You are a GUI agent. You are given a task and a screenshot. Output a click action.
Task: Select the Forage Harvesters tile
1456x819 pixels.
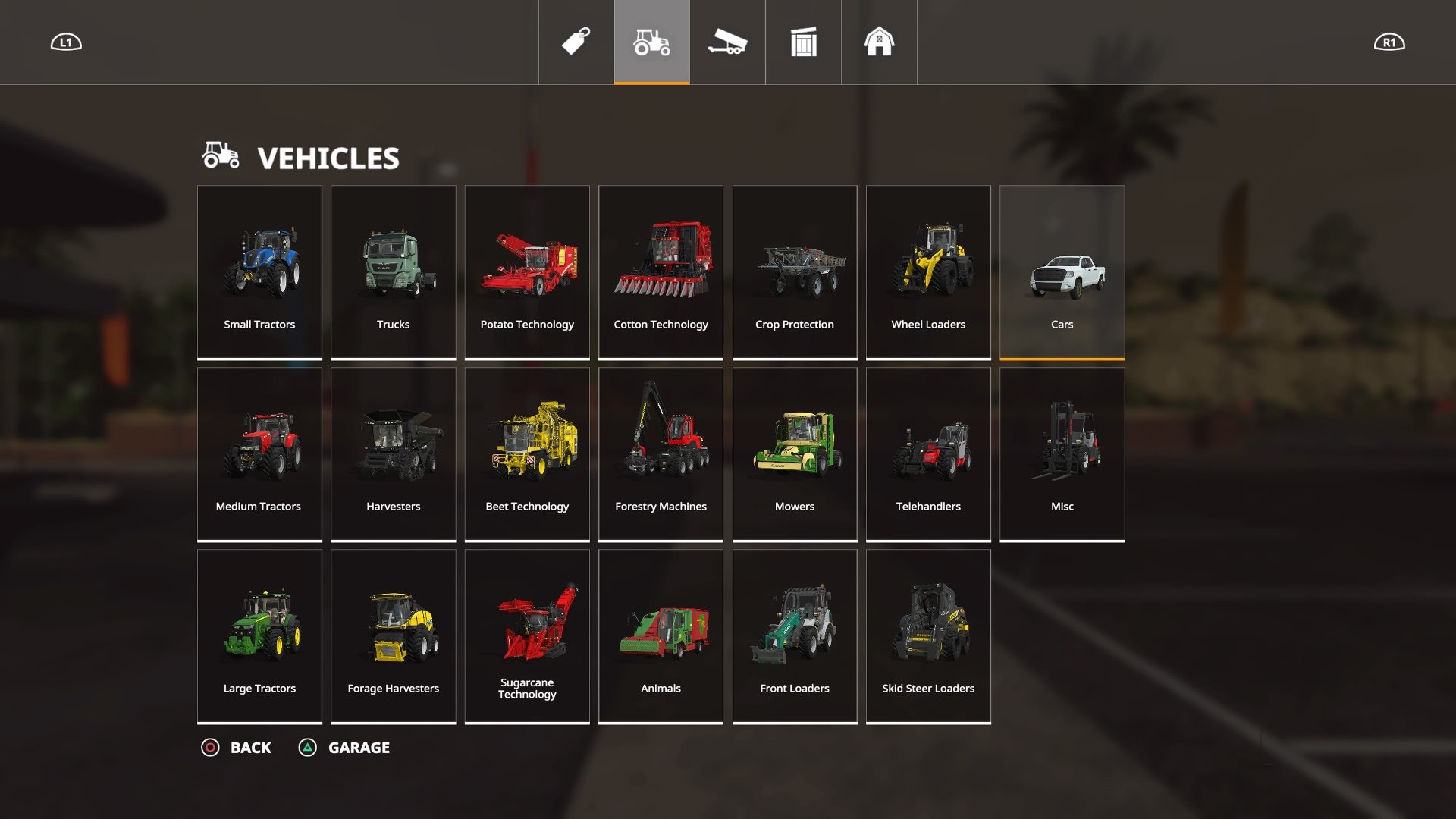(393, 635)
